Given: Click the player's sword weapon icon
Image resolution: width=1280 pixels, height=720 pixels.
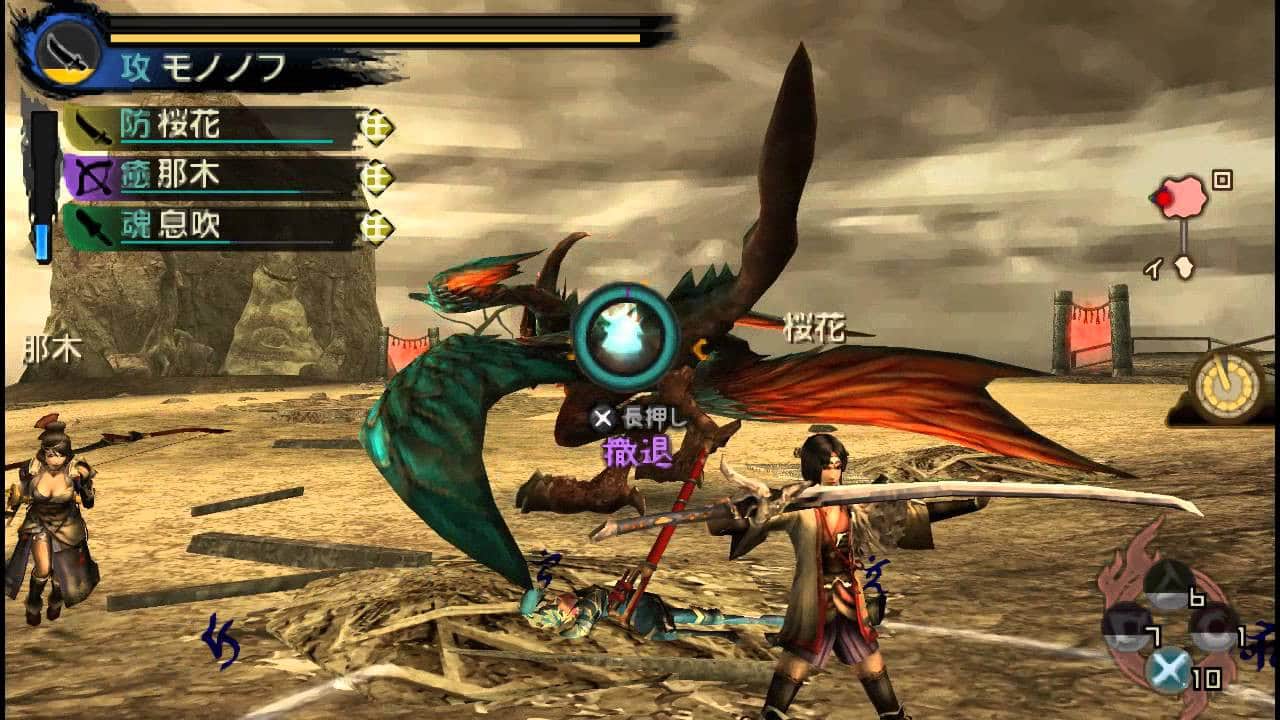Looking at the screenshot, I should pos(70,48).
